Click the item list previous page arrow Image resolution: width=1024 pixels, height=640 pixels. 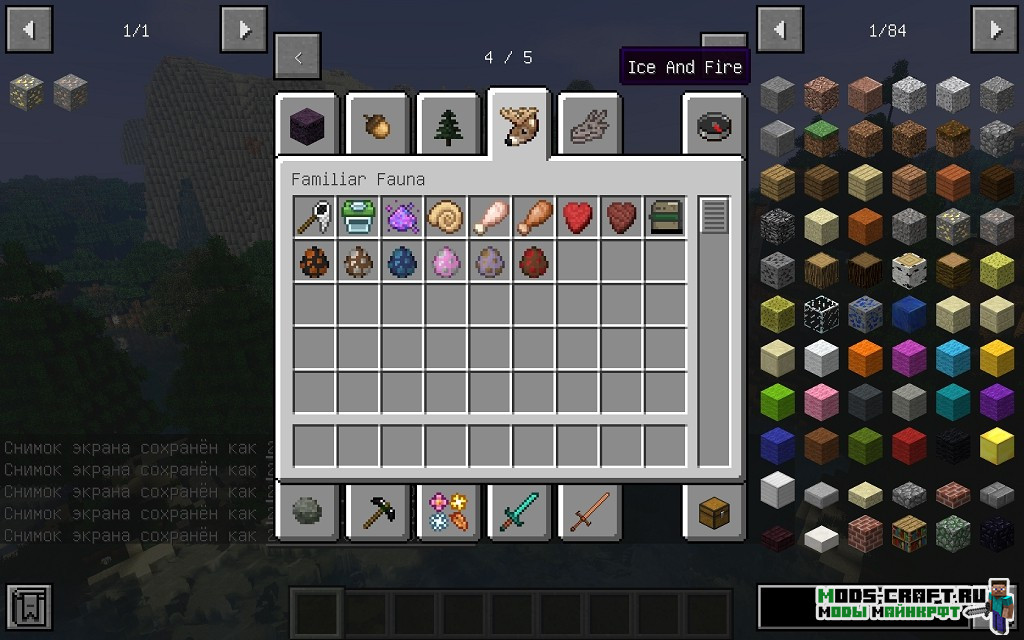(781, 30)
